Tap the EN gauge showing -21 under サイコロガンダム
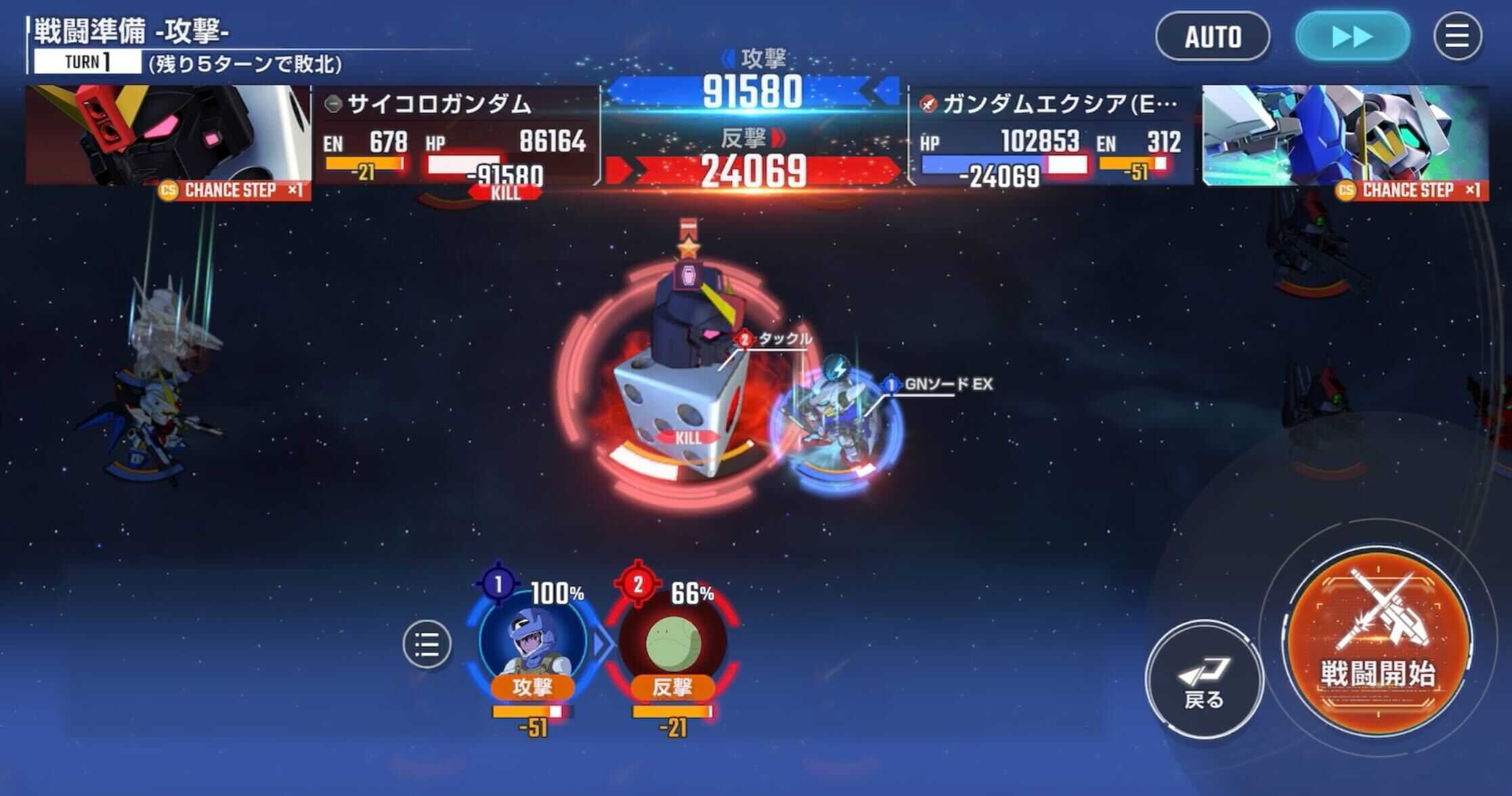This screenshot has width=1512, height=796. click(366, 163)
